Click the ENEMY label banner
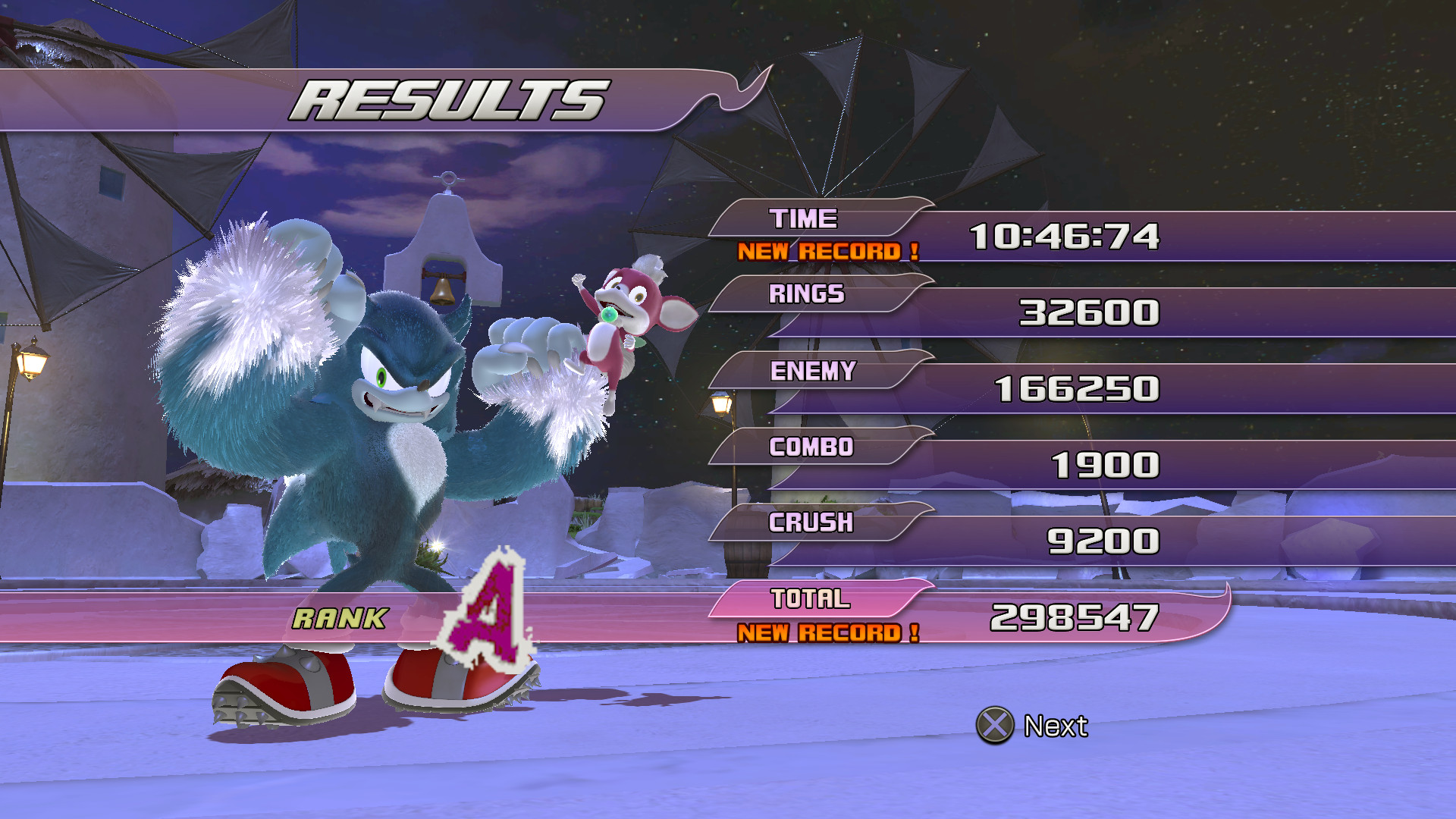The height and width of the screenshot is (819, 1456). [x=813, y=372]
